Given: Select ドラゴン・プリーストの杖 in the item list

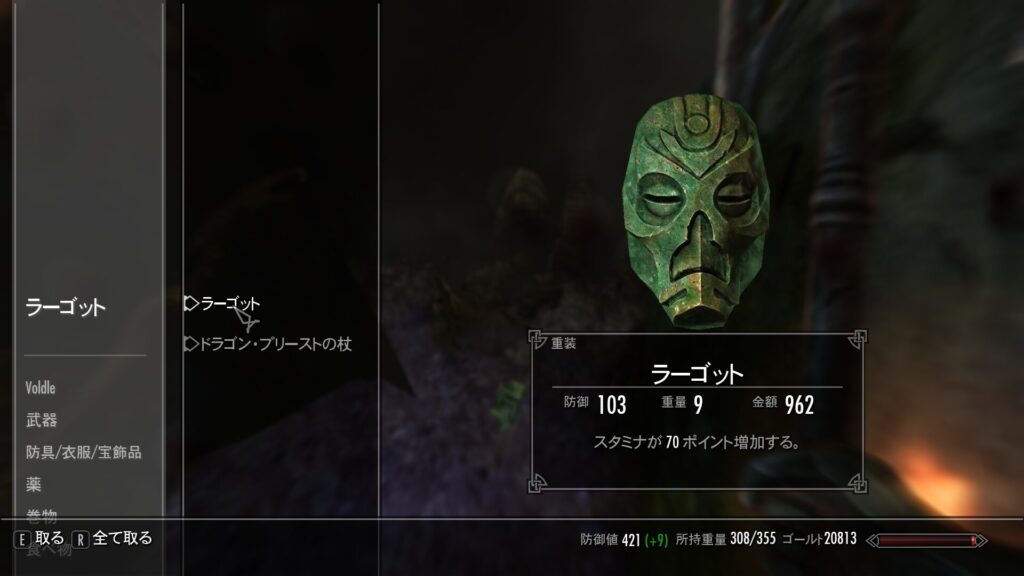Looking at the screenshot, I should pyautogui.click(x=275, y=344).
